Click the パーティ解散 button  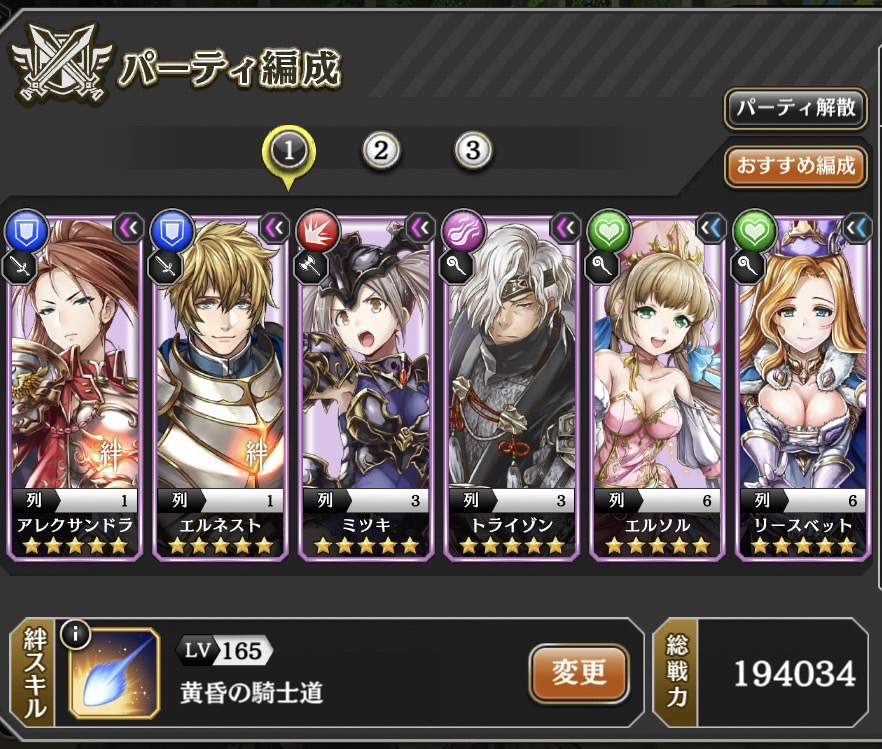tap(795, 109)
